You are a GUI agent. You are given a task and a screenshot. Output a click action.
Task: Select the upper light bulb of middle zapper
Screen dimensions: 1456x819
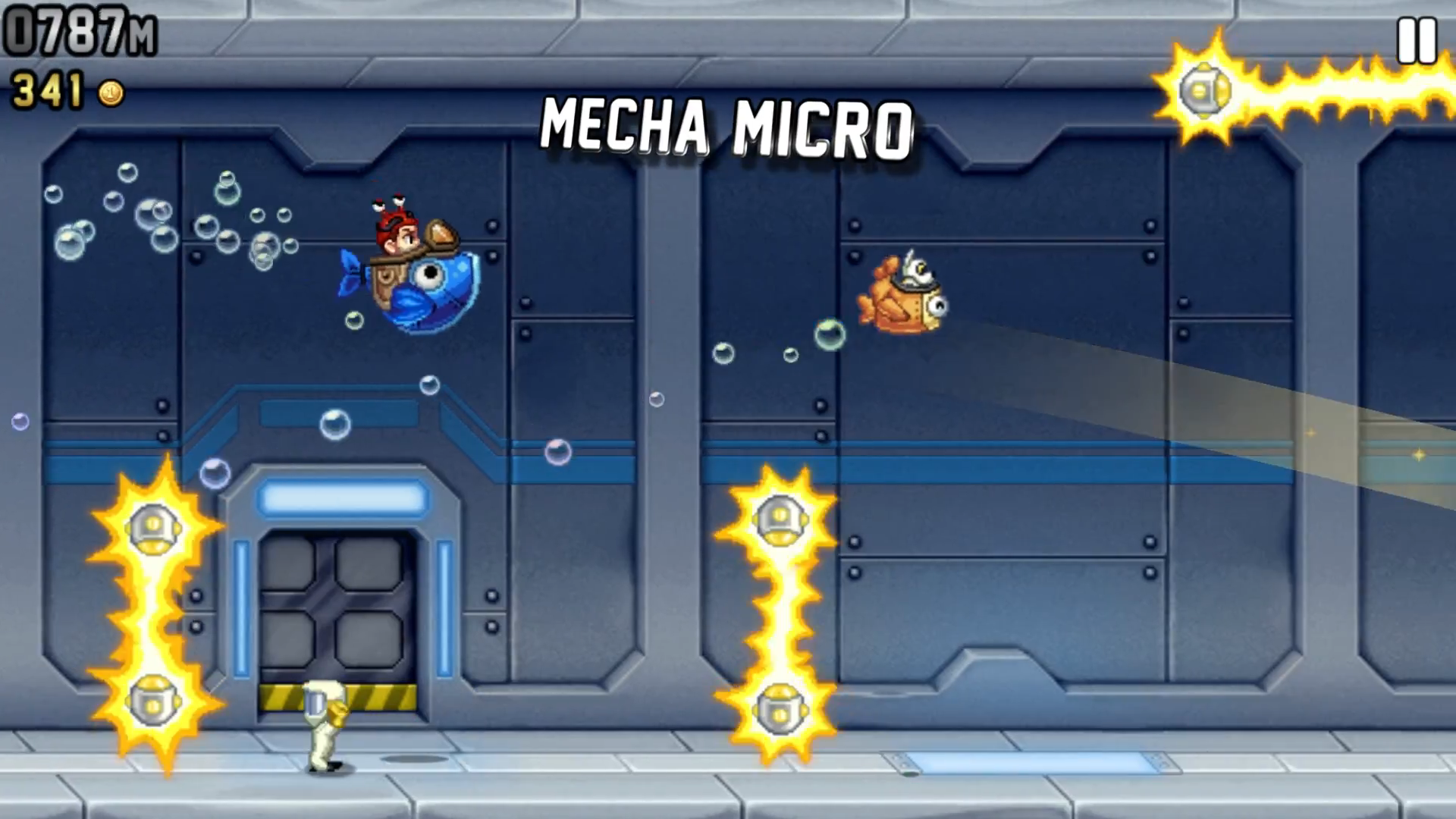coord(781,519)
